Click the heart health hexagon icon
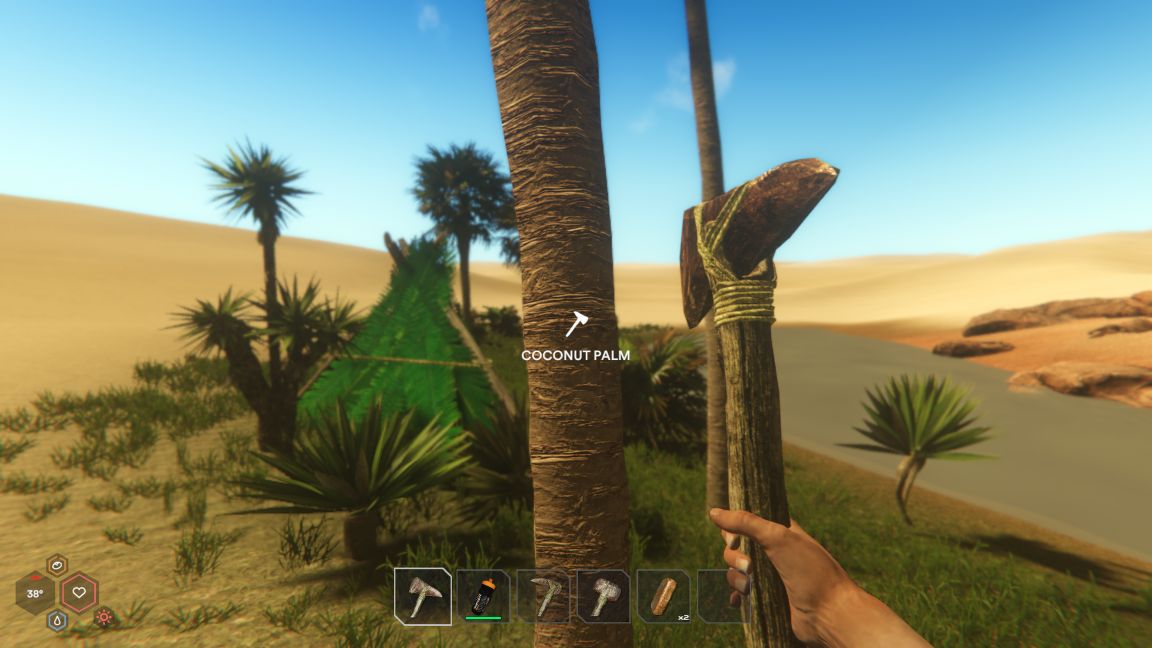This screenshot has width=1152, height=648. click(79, 593)
